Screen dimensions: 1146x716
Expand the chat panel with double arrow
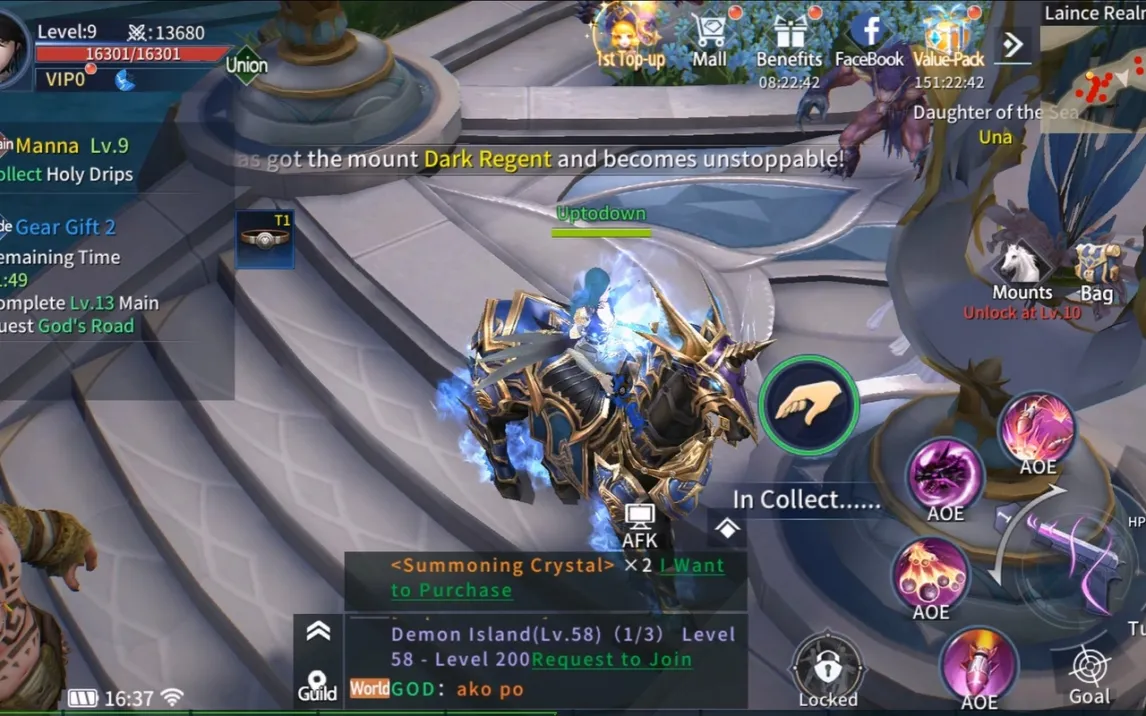point(318,630)
